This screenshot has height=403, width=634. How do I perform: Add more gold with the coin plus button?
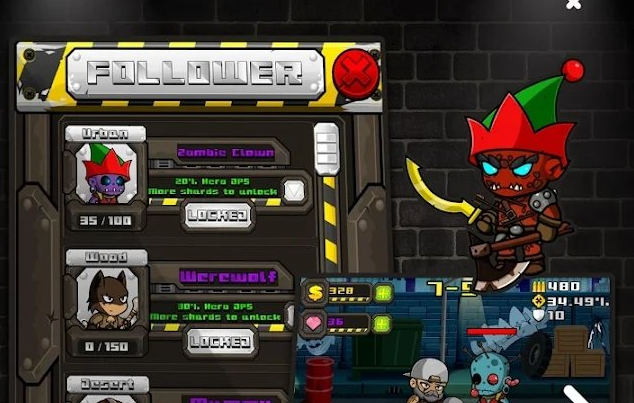pyautogui.click(x=384, y=293)
